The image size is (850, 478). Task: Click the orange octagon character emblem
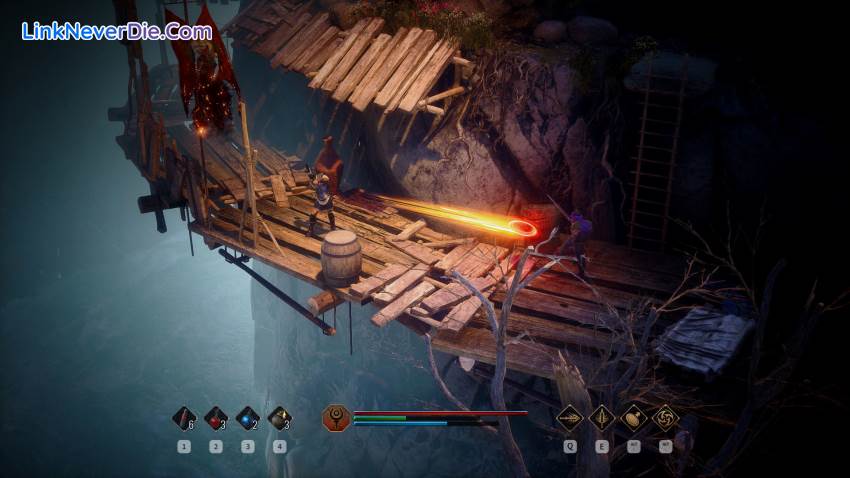coord(336,418)
